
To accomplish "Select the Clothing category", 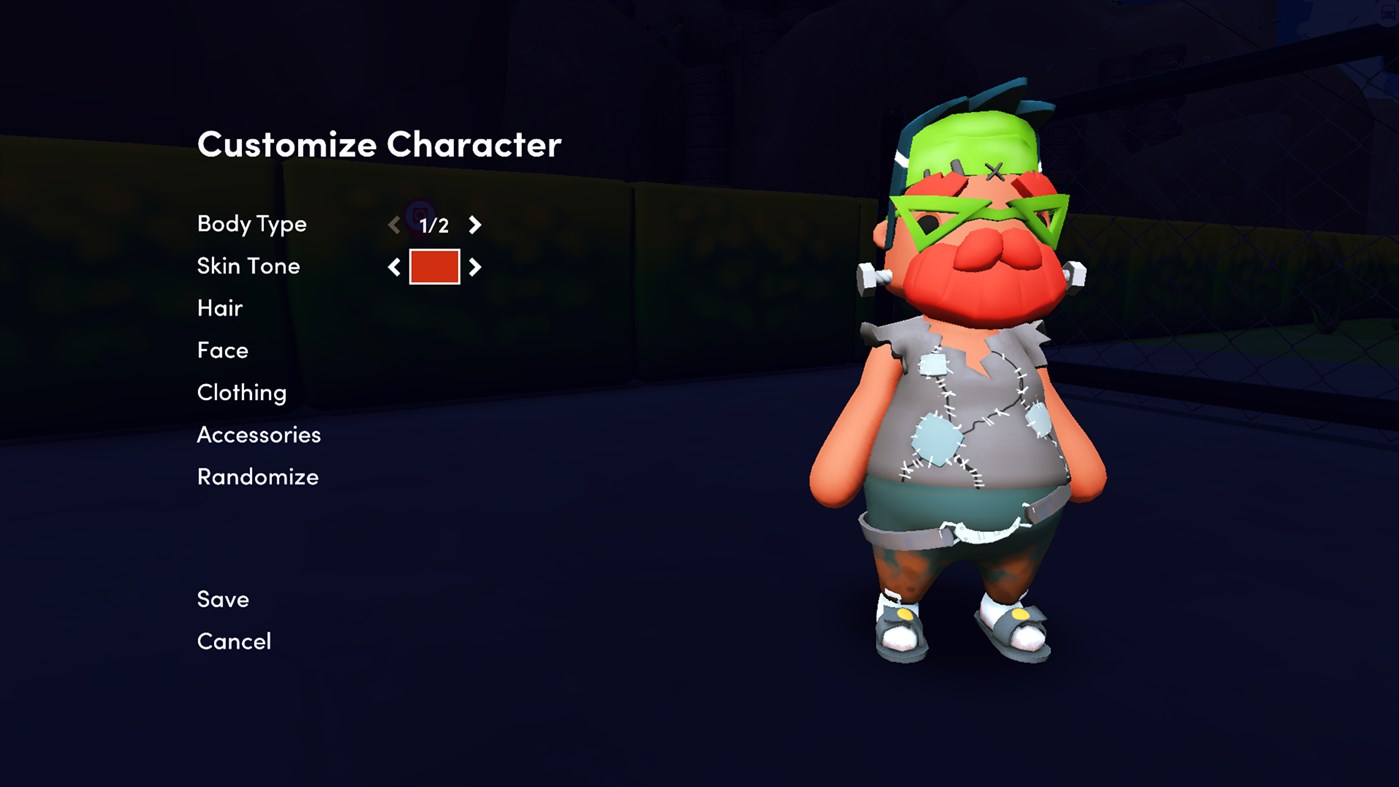I will [241, 392].
